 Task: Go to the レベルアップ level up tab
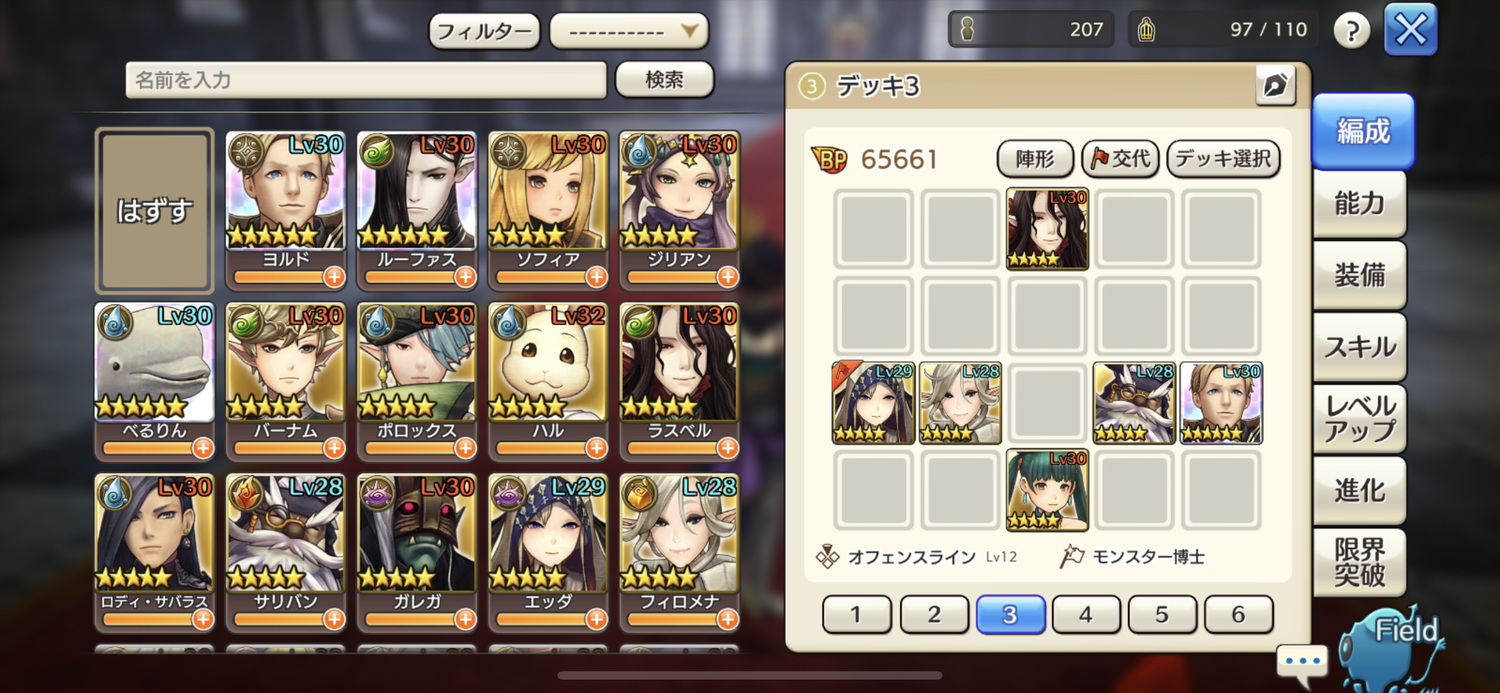(1359, 419)
